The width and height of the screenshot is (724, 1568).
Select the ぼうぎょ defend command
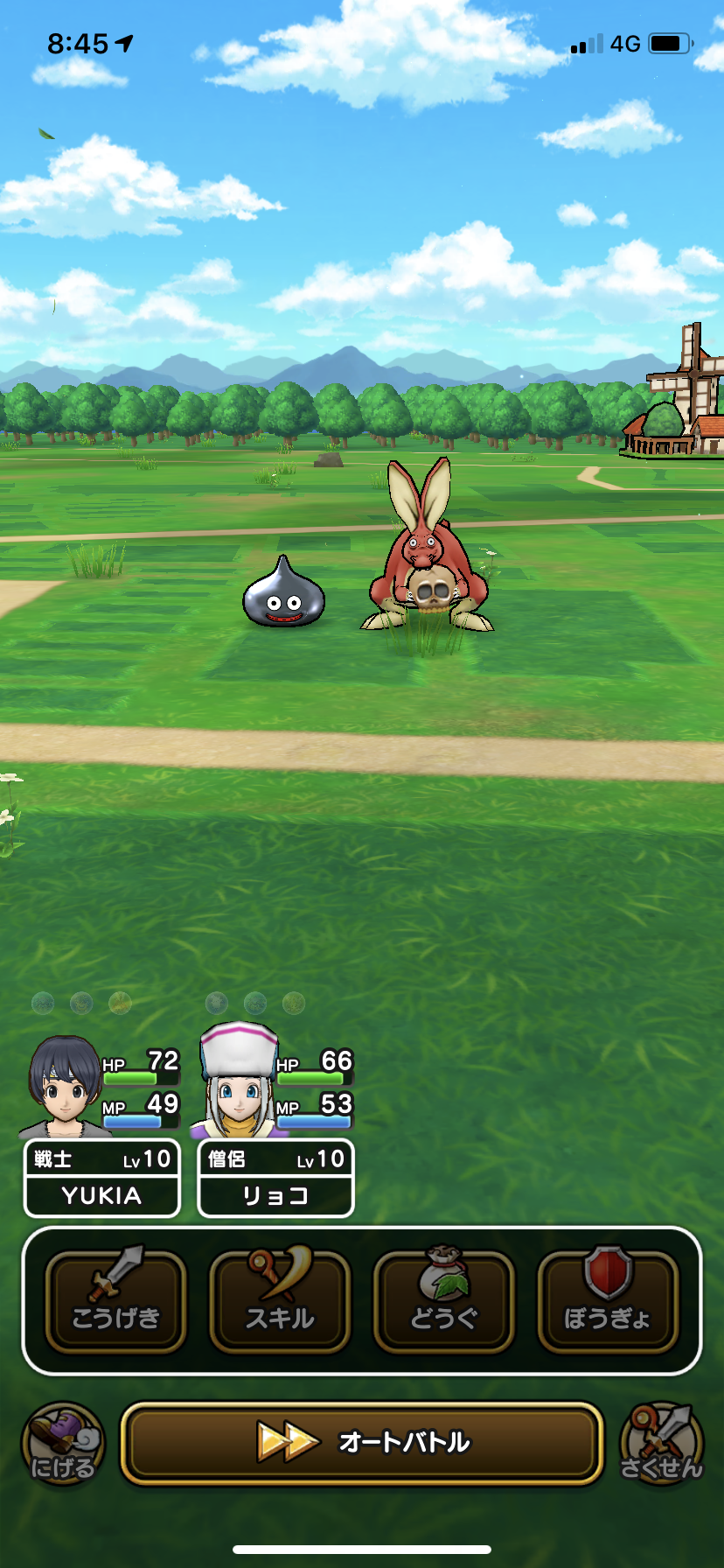click(x=608, y=1301)
